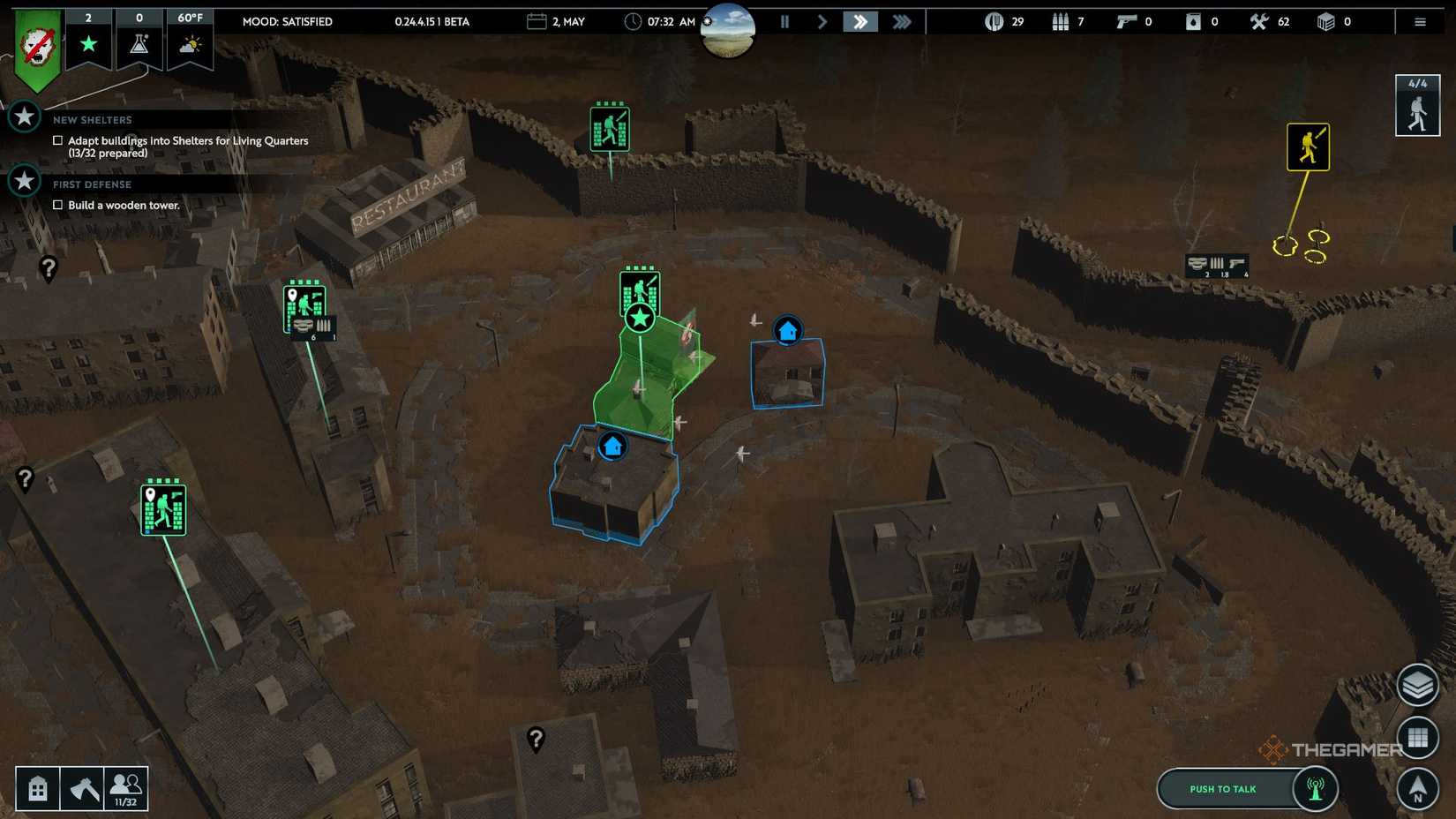
Task: Click the tools wrench counter showing 62
Action: click(x=1261, y=21)
